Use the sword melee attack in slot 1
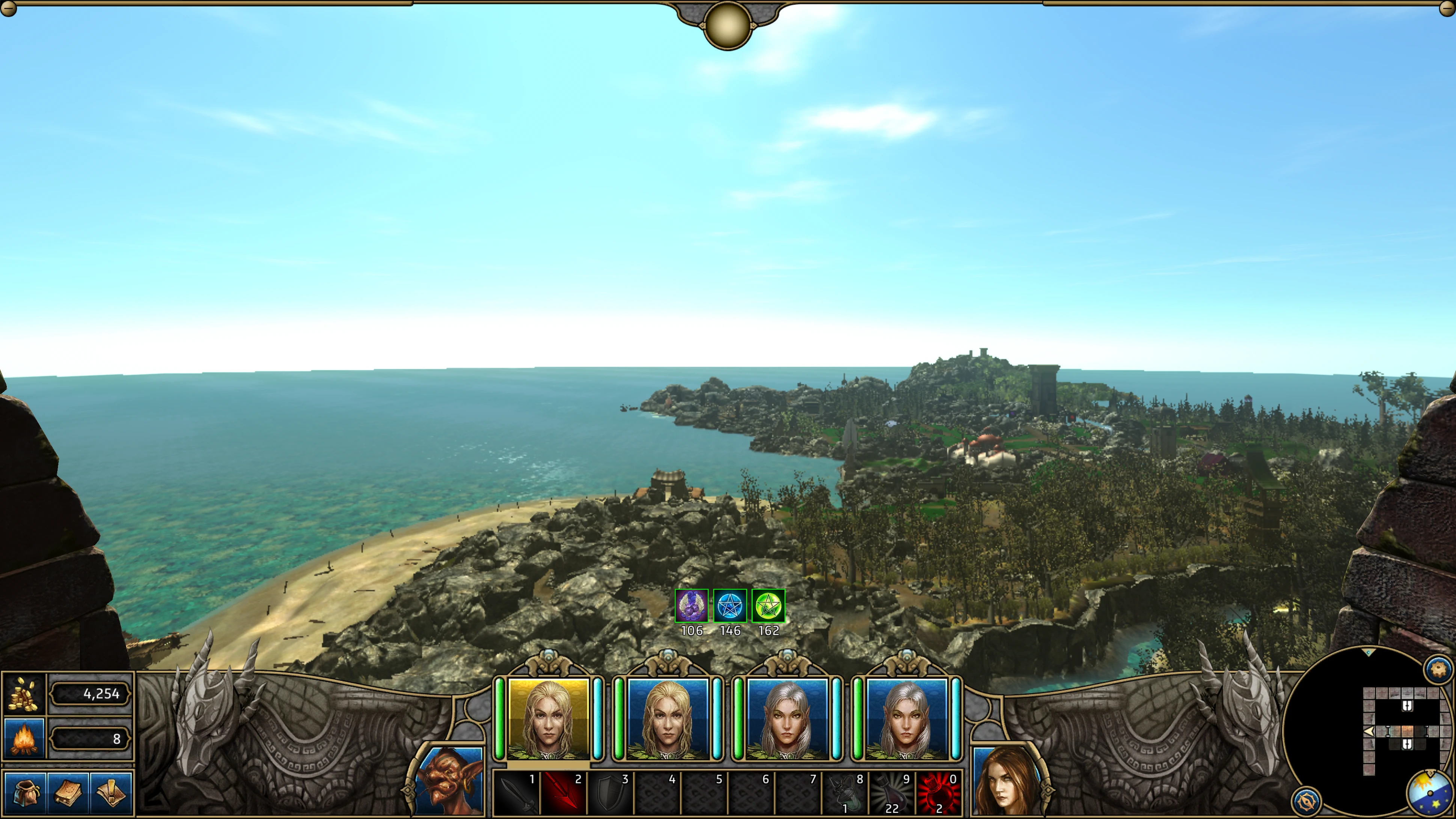 [x=516, y=793]
